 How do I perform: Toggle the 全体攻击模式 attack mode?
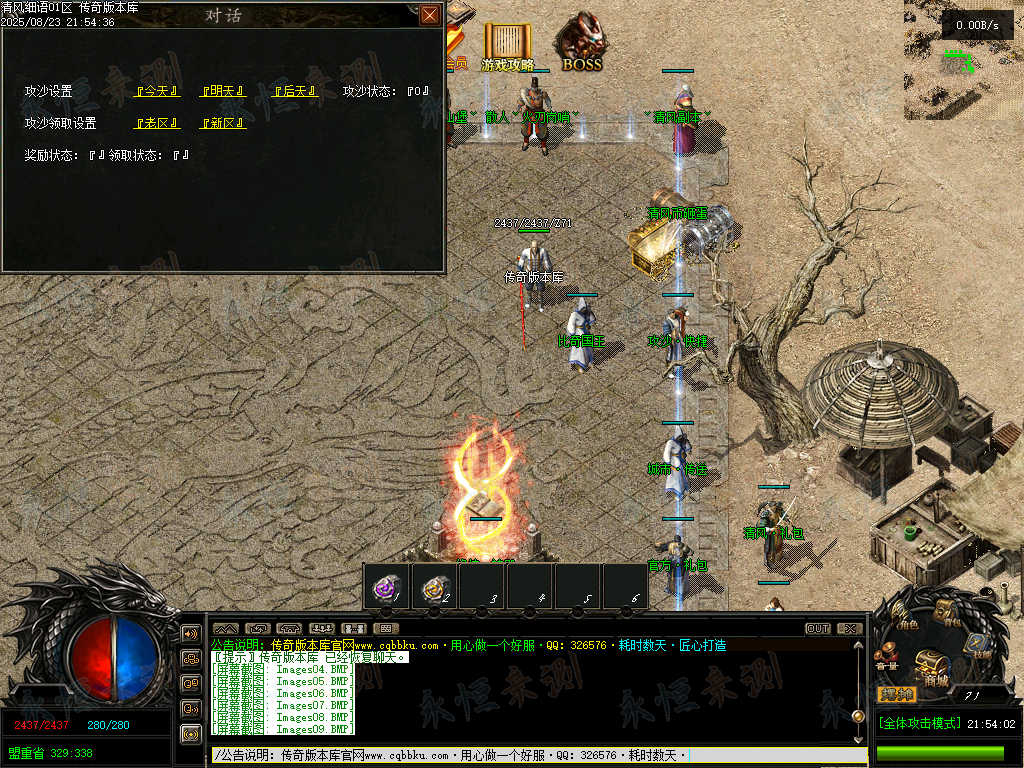click(919, 723)
